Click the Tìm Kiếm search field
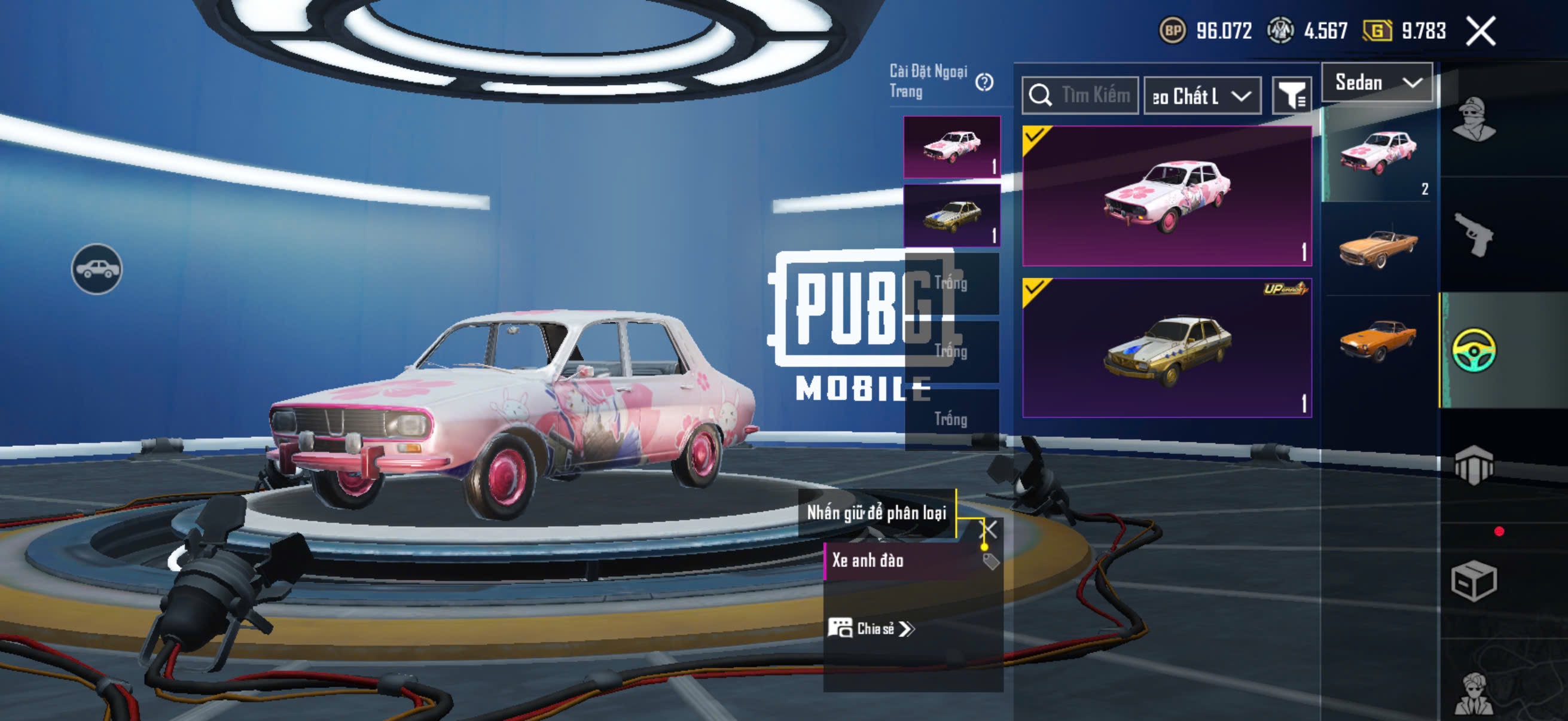 point(1081,96)
